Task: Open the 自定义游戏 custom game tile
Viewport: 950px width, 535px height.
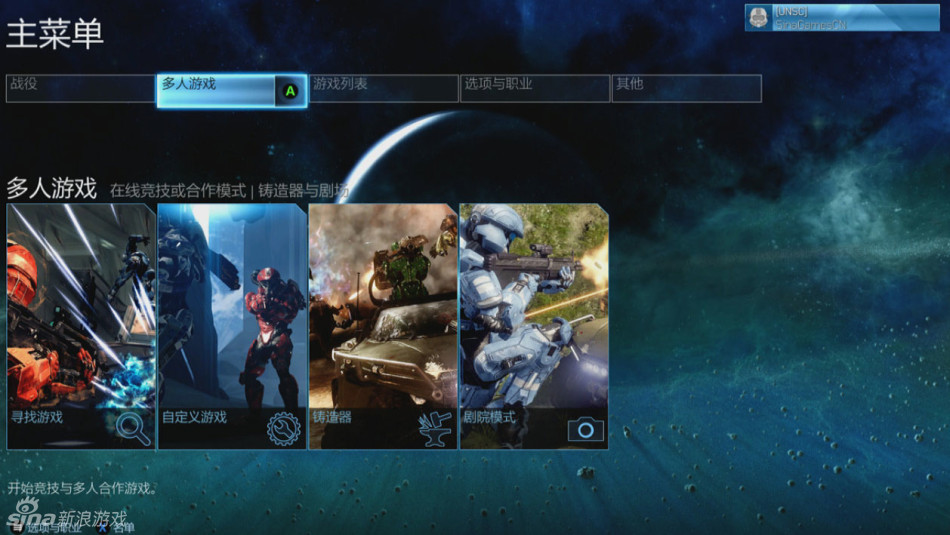Action: pyautogui.click(x=232, y=326)
